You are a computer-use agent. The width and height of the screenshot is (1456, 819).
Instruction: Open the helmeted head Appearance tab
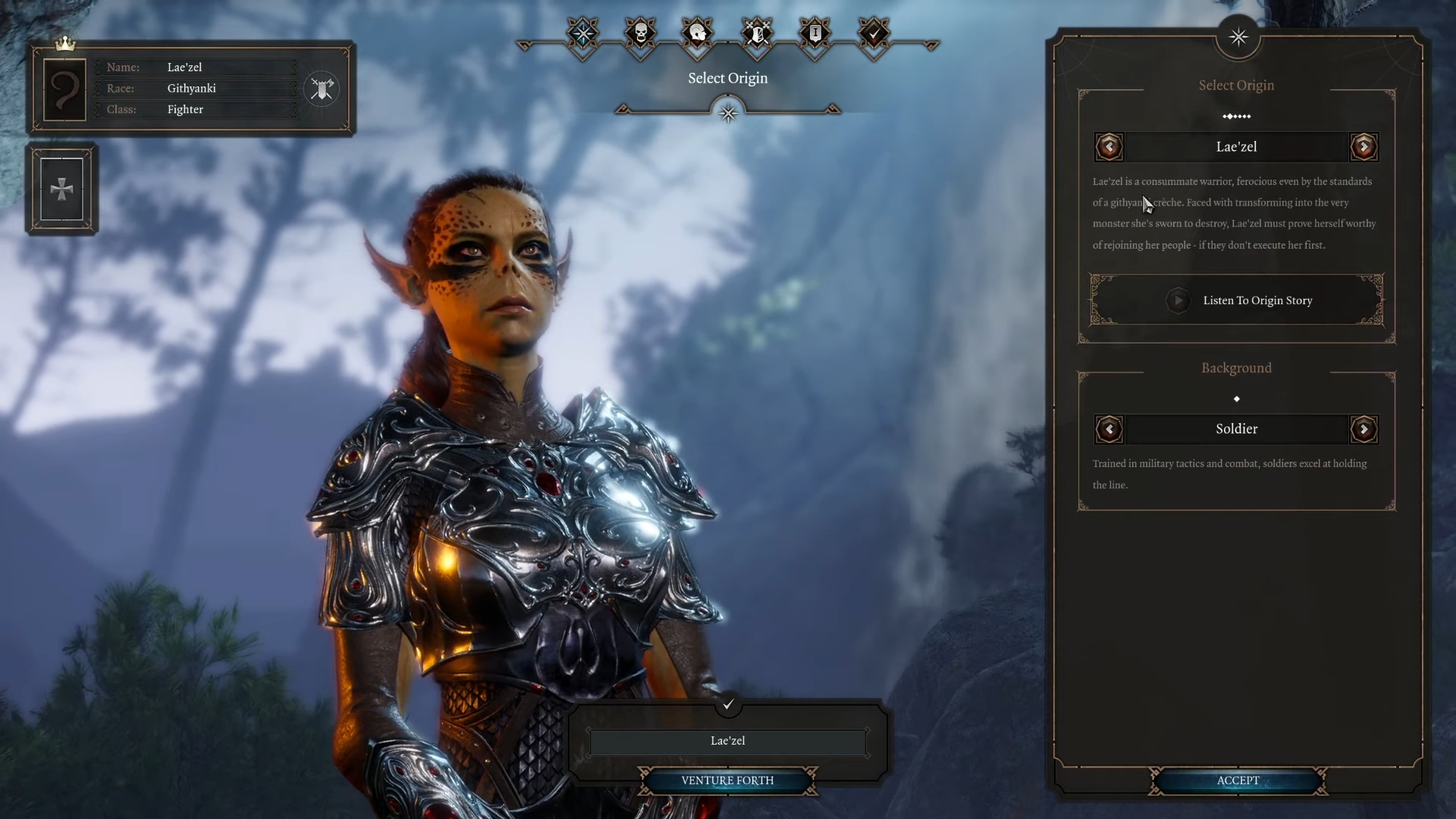[x=698, y=33]
